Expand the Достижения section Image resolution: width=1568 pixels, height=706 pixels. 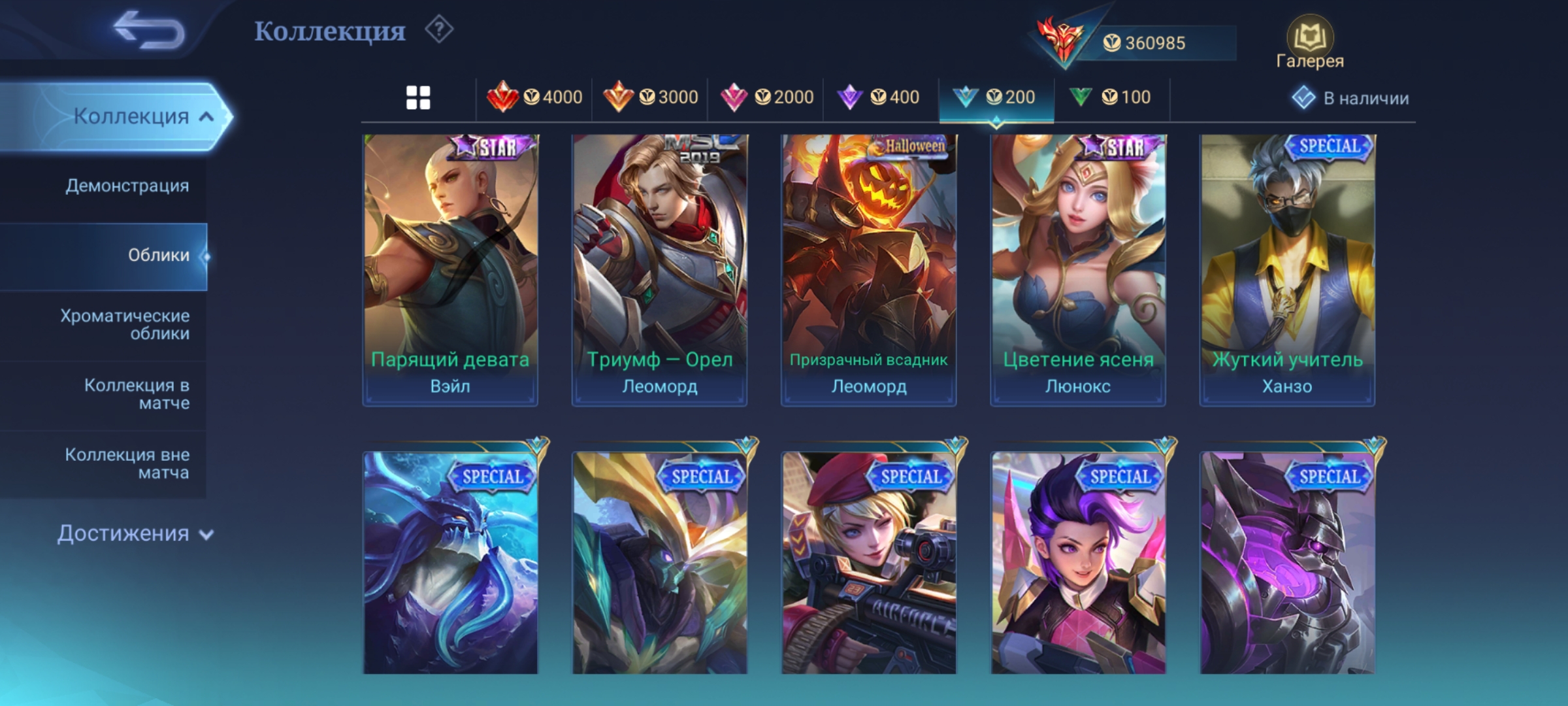(135, 533)
